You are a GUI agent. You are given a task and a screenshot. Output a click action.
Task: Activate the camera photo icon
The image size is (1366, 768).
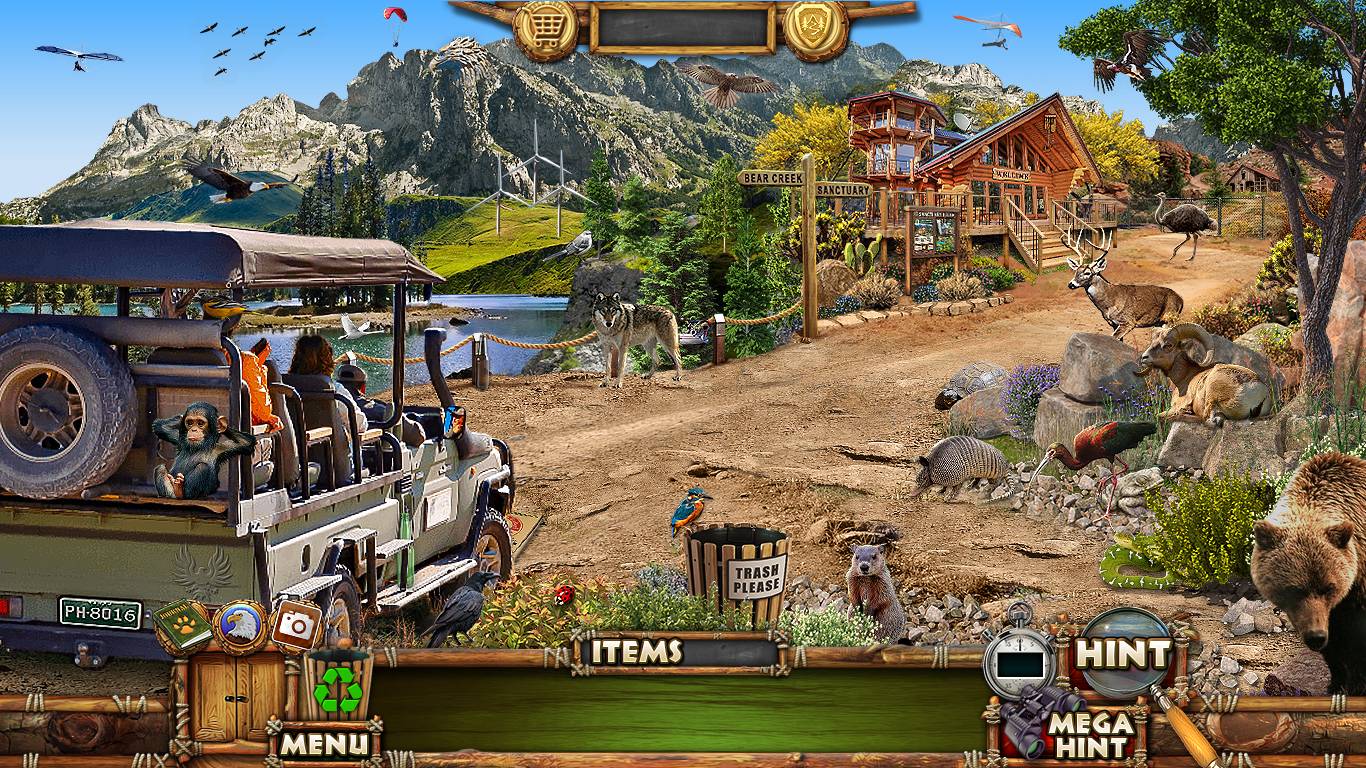[296, 624]
